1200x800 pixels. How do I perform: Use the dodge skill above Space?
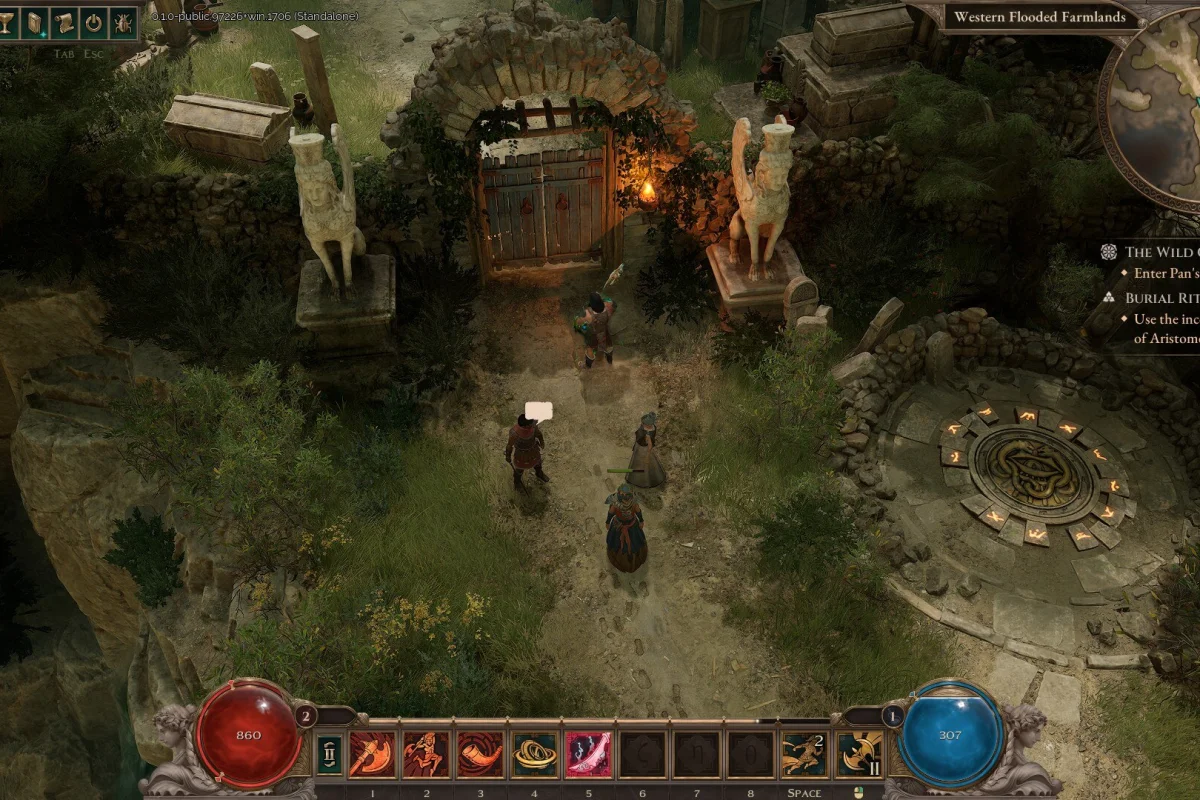(804, 754)
